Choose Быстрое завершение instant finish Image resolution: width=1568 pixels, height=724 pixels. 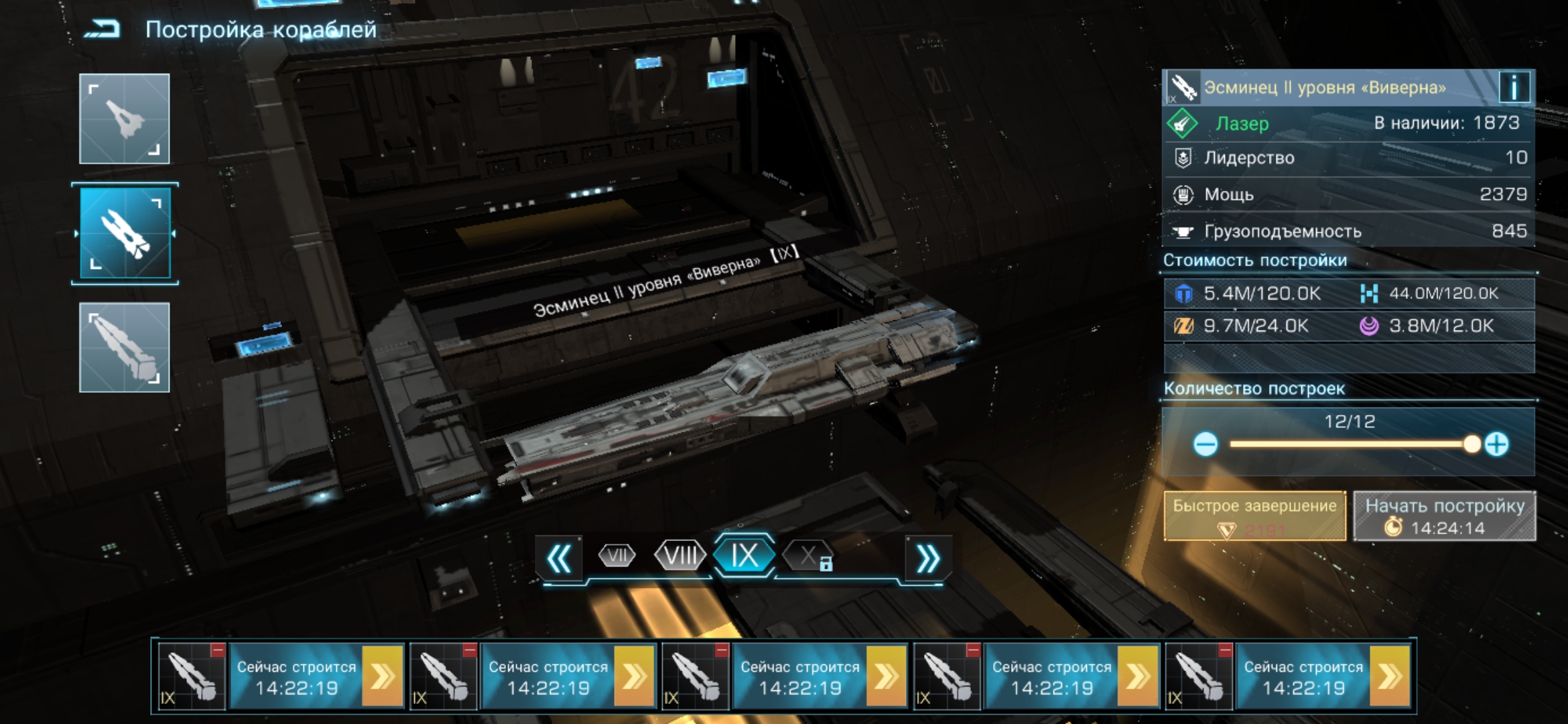[1254, 516]
